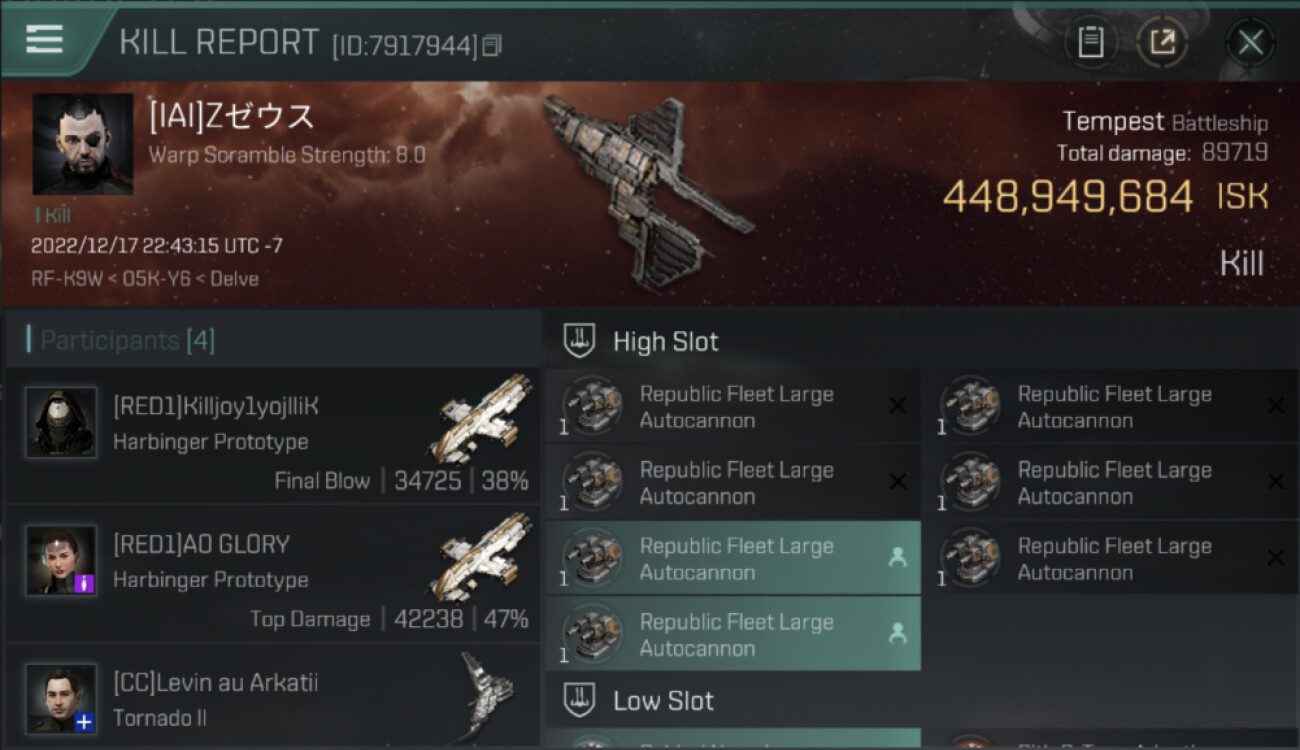This screenshot has width=1300, height=750.
Task: Share the kill report
Action: pyautogui.click(x=1162, y=42)
